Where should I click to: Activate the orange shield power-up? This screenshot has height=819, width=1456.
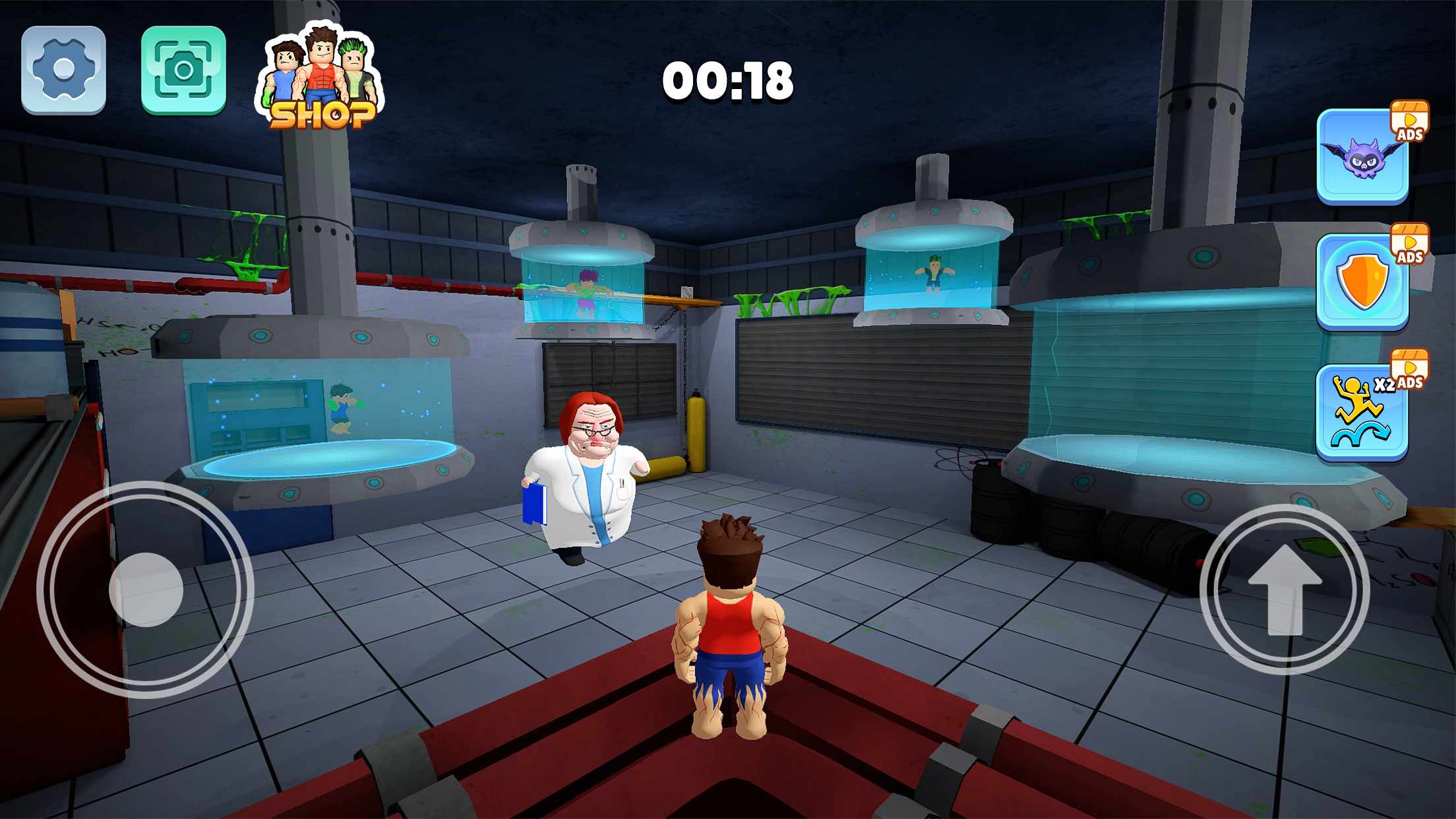[1362, 282]
